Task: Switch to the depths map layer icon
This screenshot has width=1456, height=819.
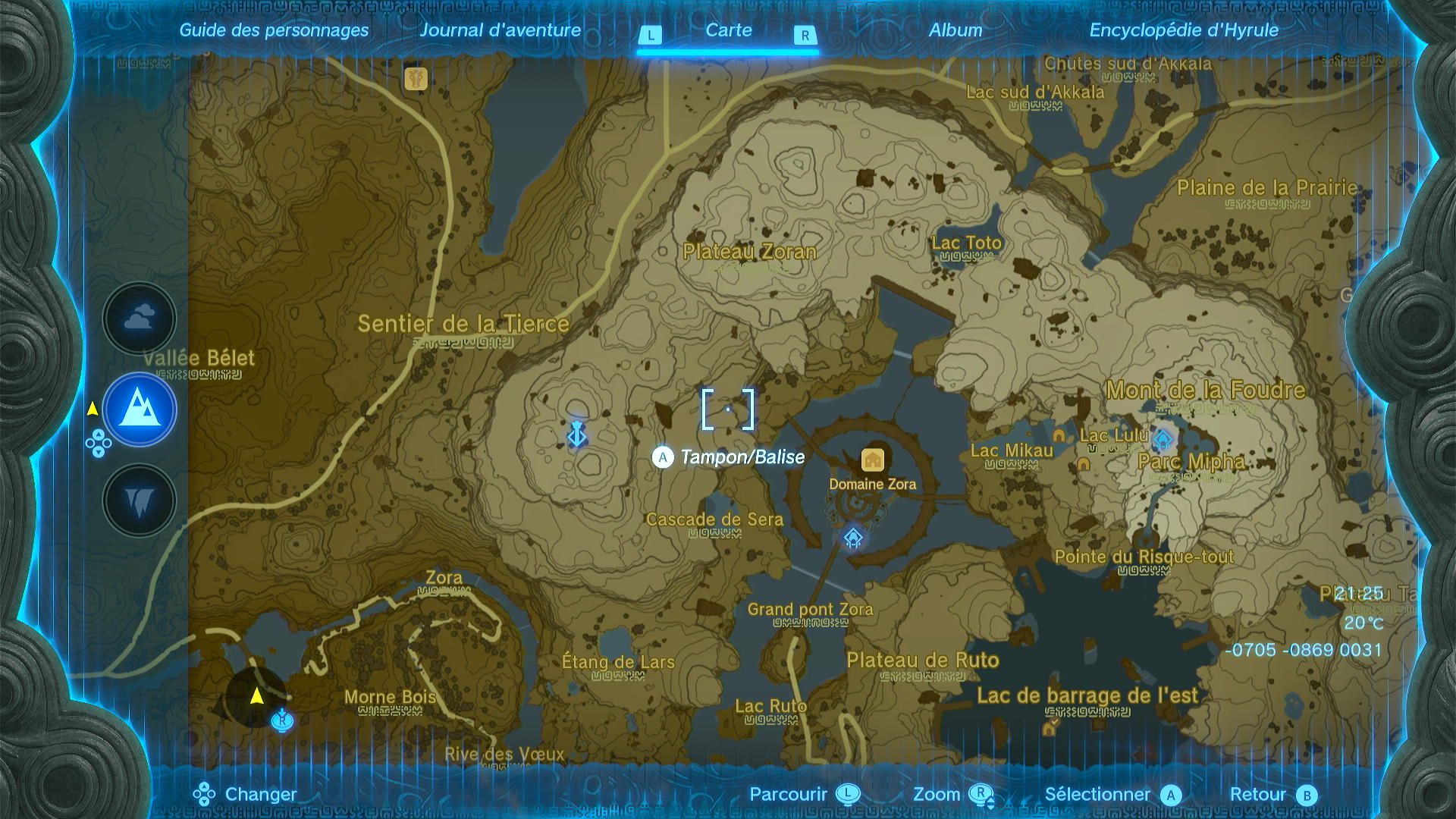Action: (138, 499)
